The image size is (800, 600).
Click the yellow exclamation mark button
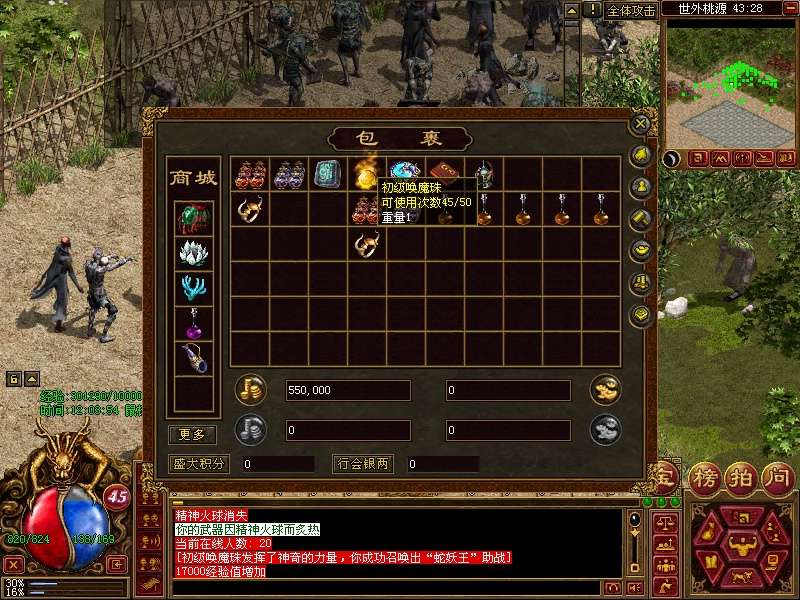coord(593,10)
